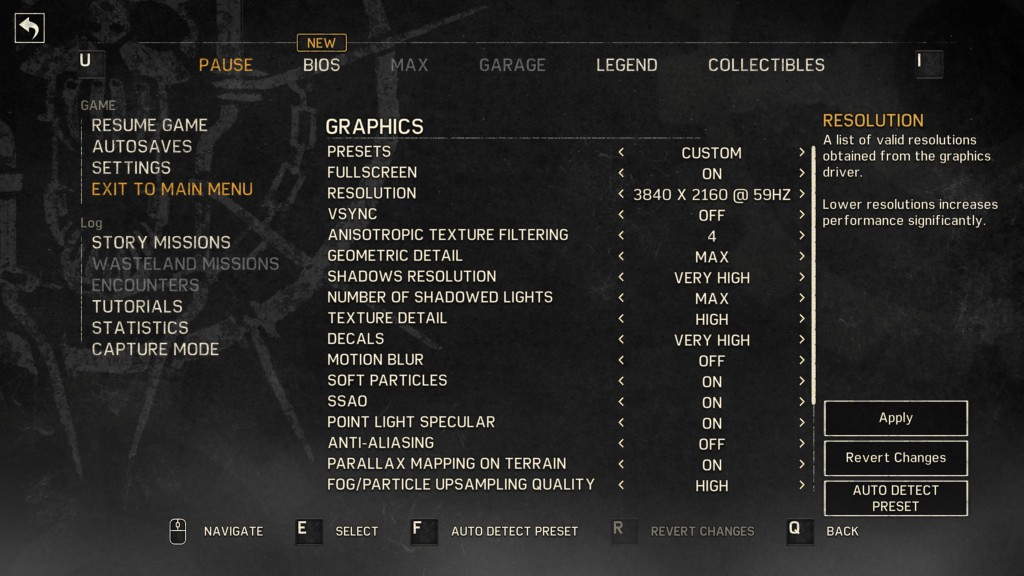
Task: Show the Statistics log entry
Action: (140, 327)
